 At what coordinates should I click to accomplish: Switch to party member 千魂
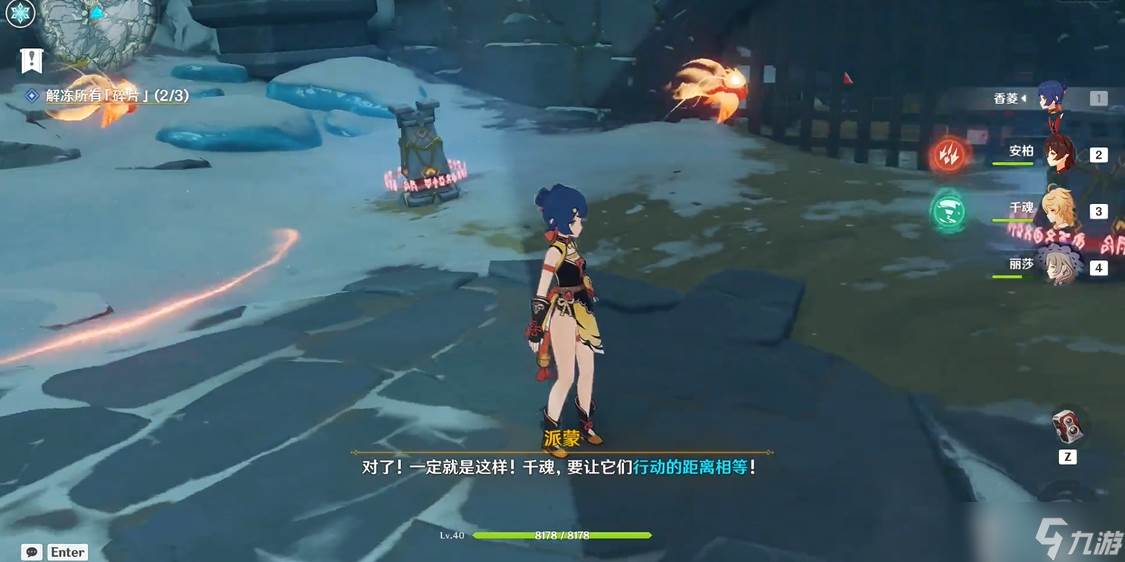(x=1057, y=211)
